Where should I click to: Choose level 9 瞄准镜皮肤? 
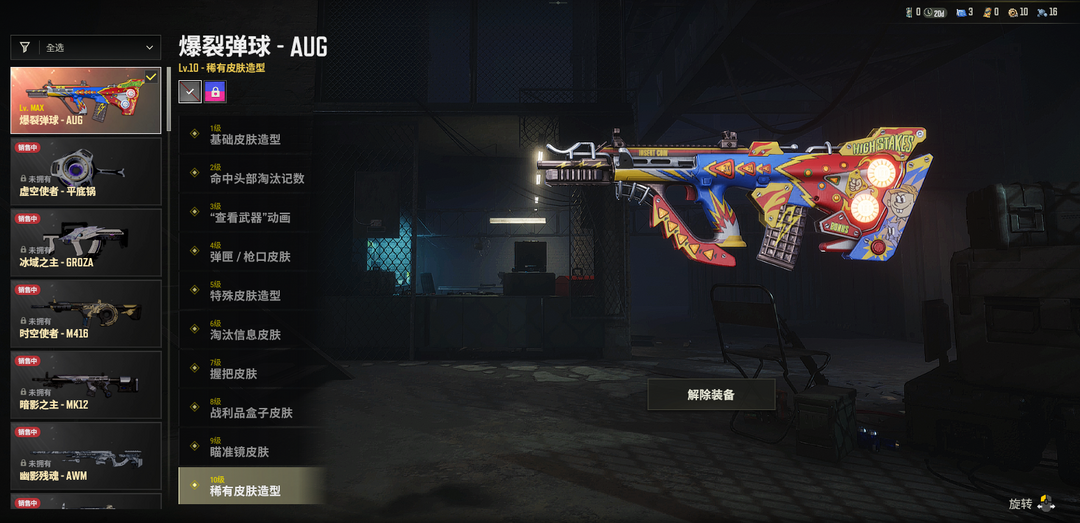click(250, 447)
